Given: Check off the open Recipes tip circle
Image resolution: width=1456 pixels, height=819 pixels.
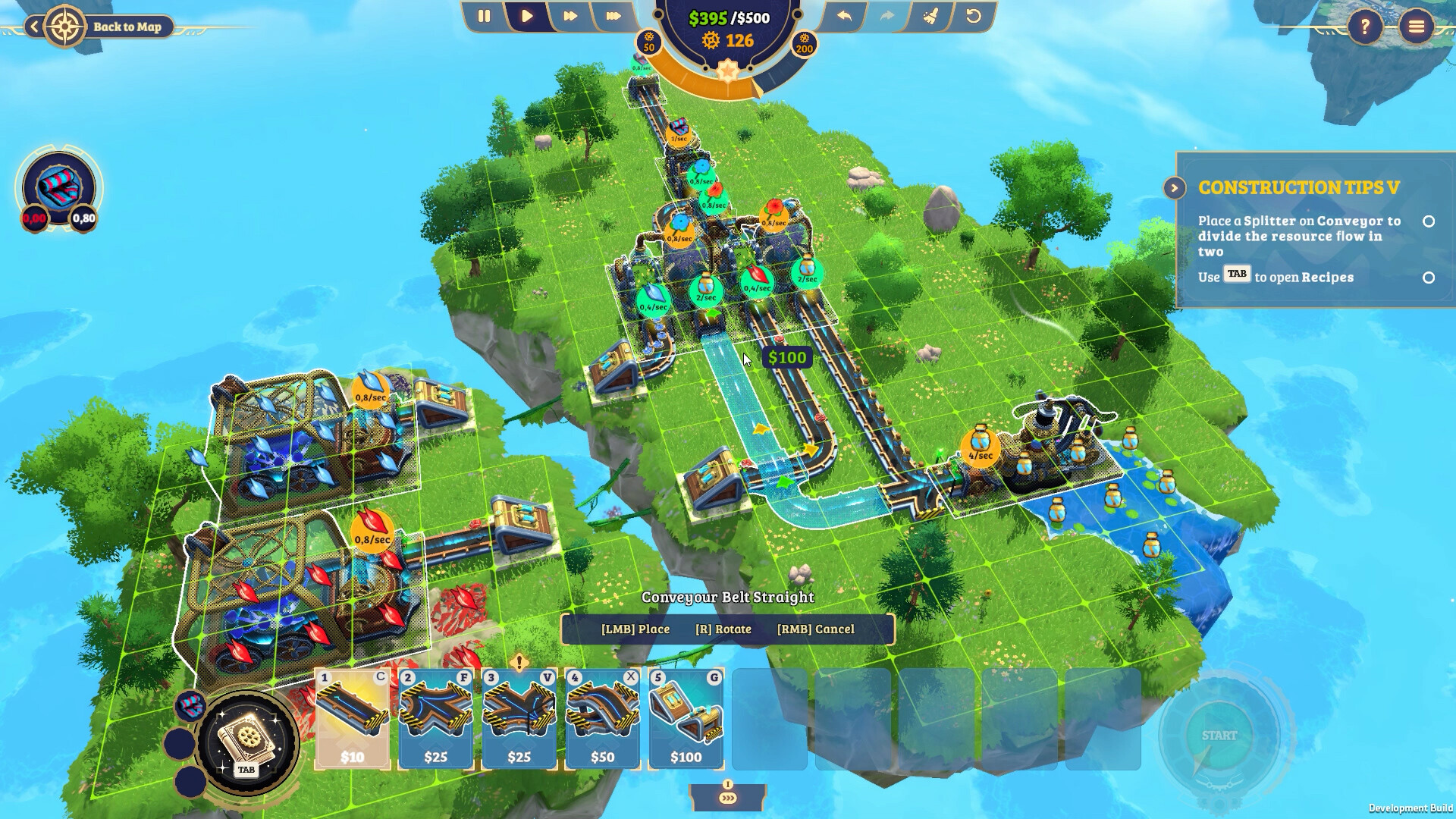Looking at the screenshot, I should [x=1429, y=277].
